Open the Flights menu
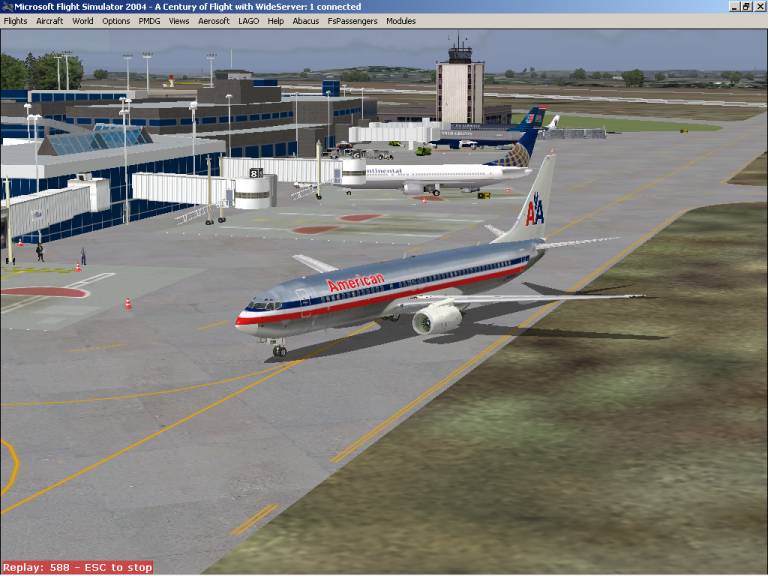This screenshot has width=768, height=576. coord(15,20)
